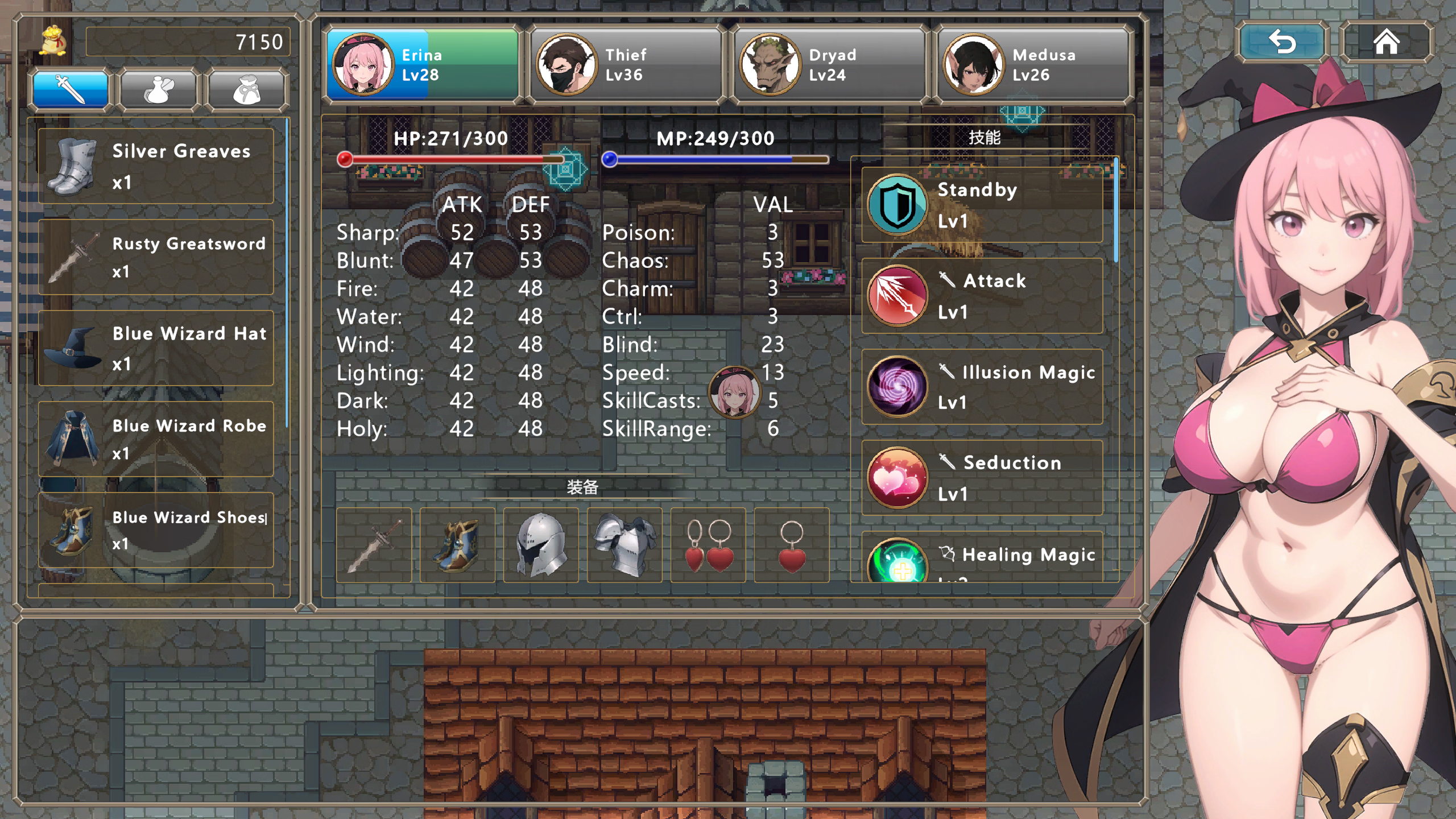
Task: Choose the Attack skill entry
Action: point(982,296)
